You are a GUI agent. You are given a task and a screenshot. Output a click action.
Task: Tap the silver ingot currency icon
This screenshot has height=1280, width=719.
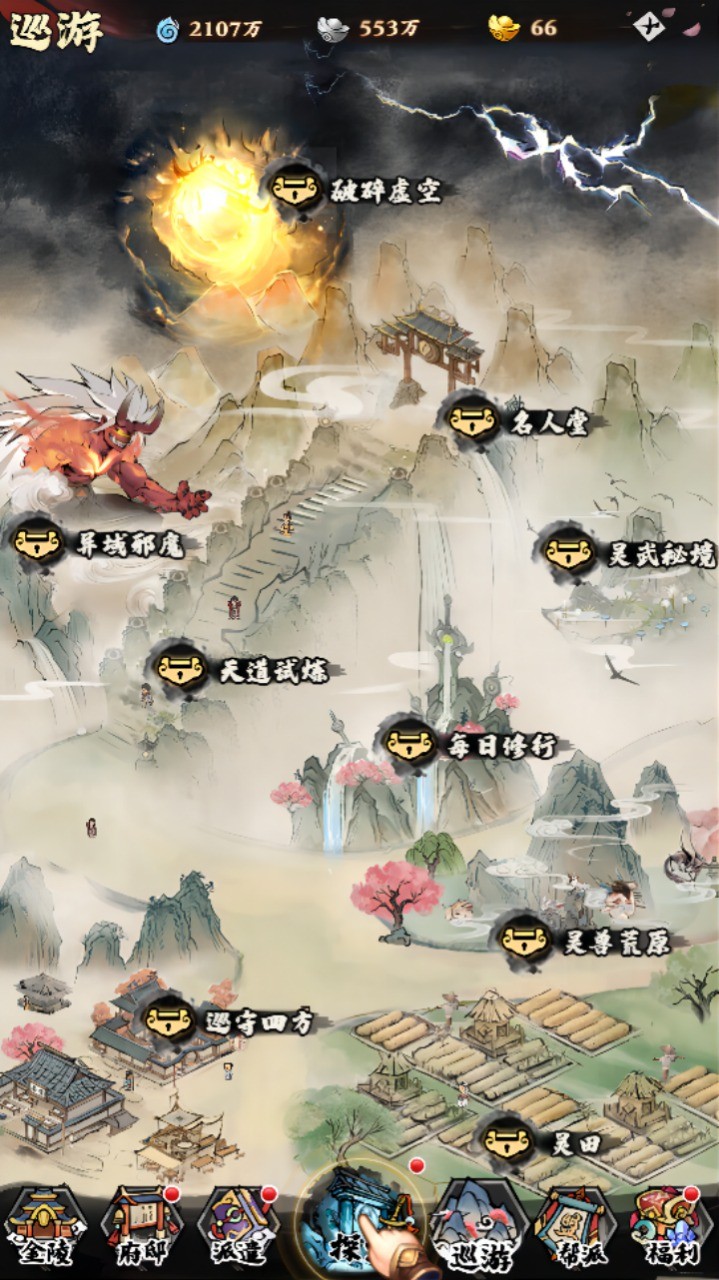(333, 28)
